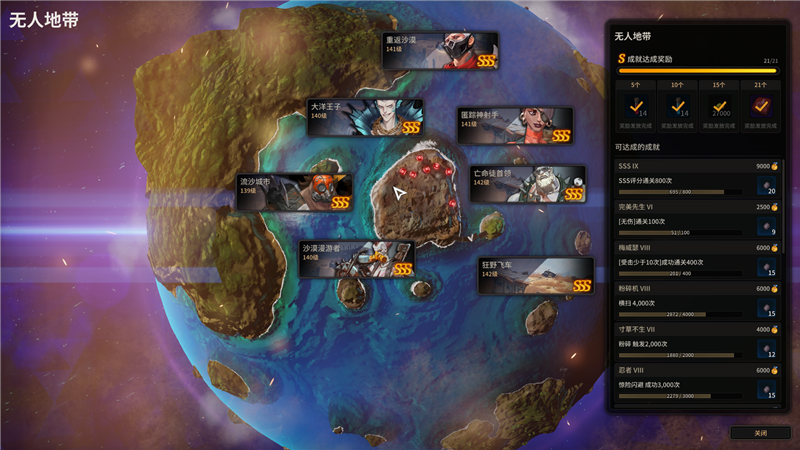The width and height of the screenshot is (800, 450).
Task: Choose the 匿踪神射手 stage card
Action: [x=515, y=125]
